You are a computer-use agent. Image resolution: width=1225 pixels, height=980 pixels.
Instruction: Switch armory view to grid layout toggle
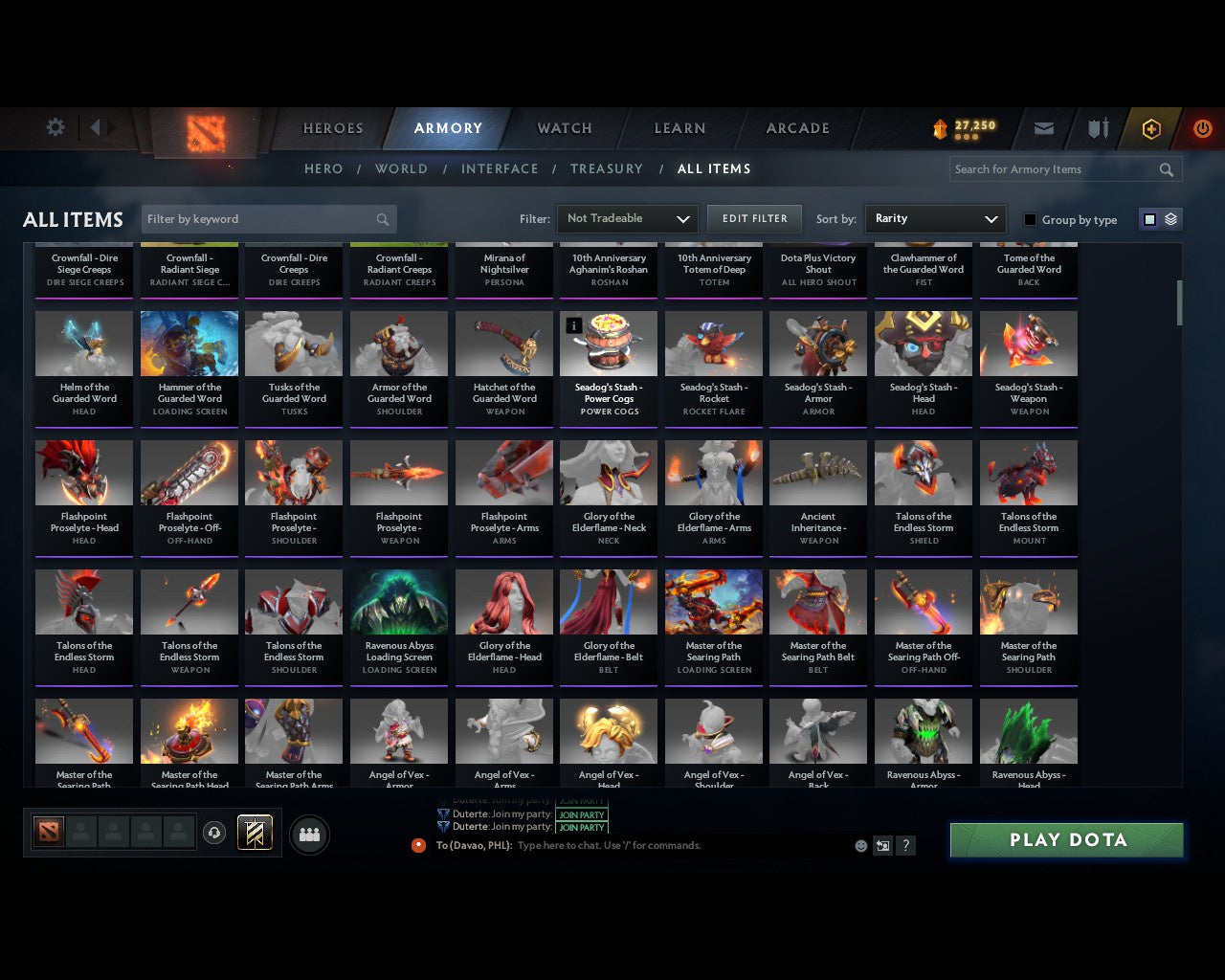tap(1148, 218)
